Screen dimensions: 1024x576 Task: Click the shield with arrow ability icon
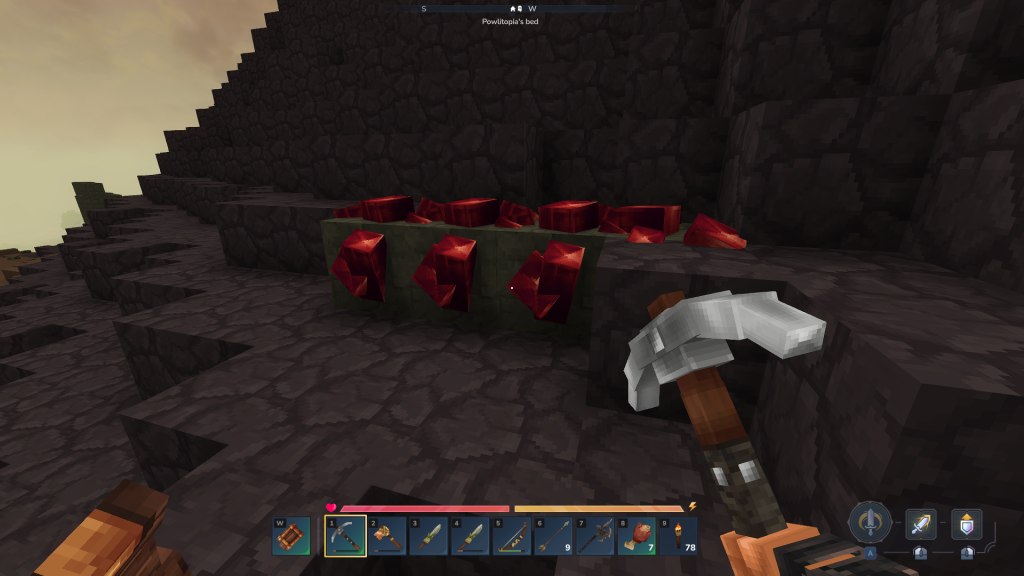[x=966, y=524]
